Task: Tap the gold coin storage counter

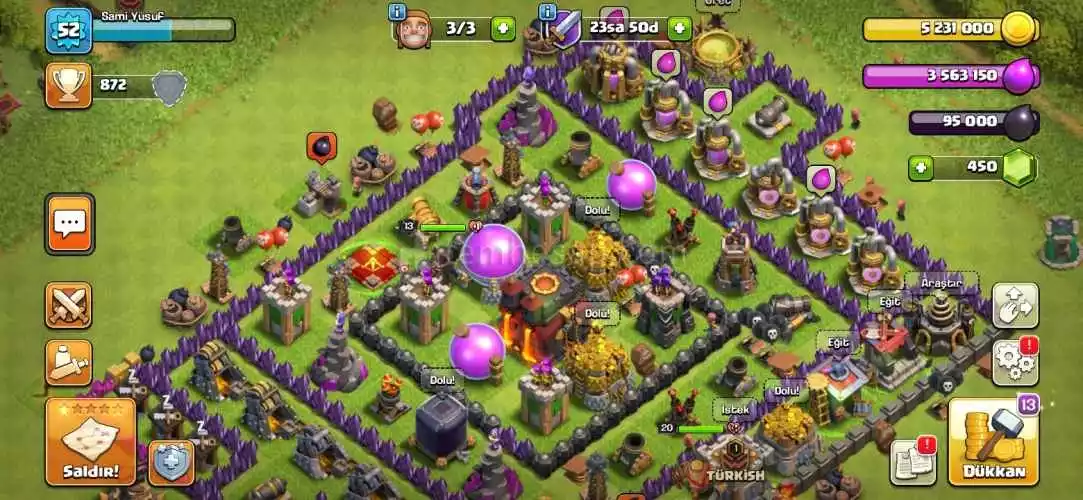Action: (950, 28)
